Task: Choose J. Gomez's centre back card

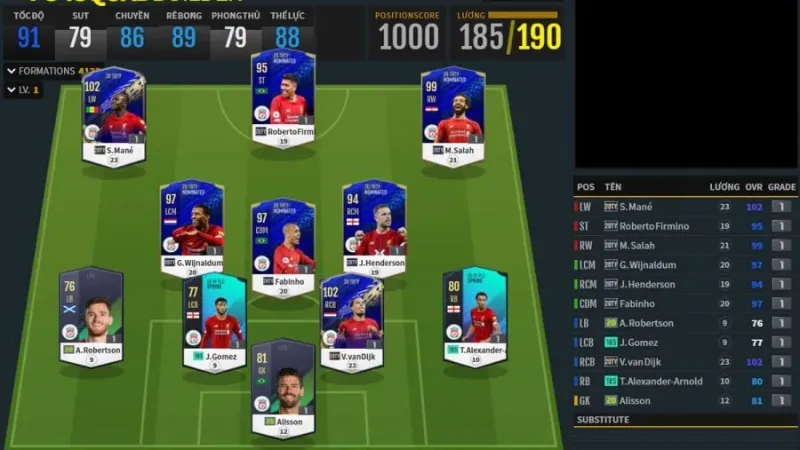Action: click(x=214, y=320)
